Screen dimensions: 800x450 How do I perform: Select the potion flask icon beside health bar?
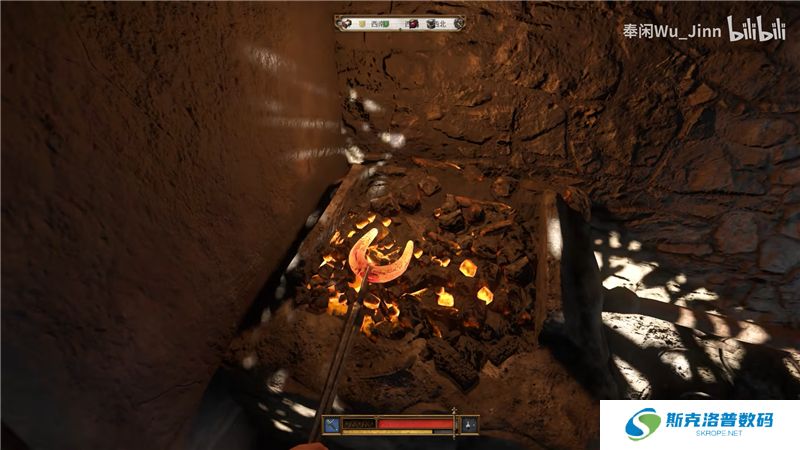(x=469, y=425)
